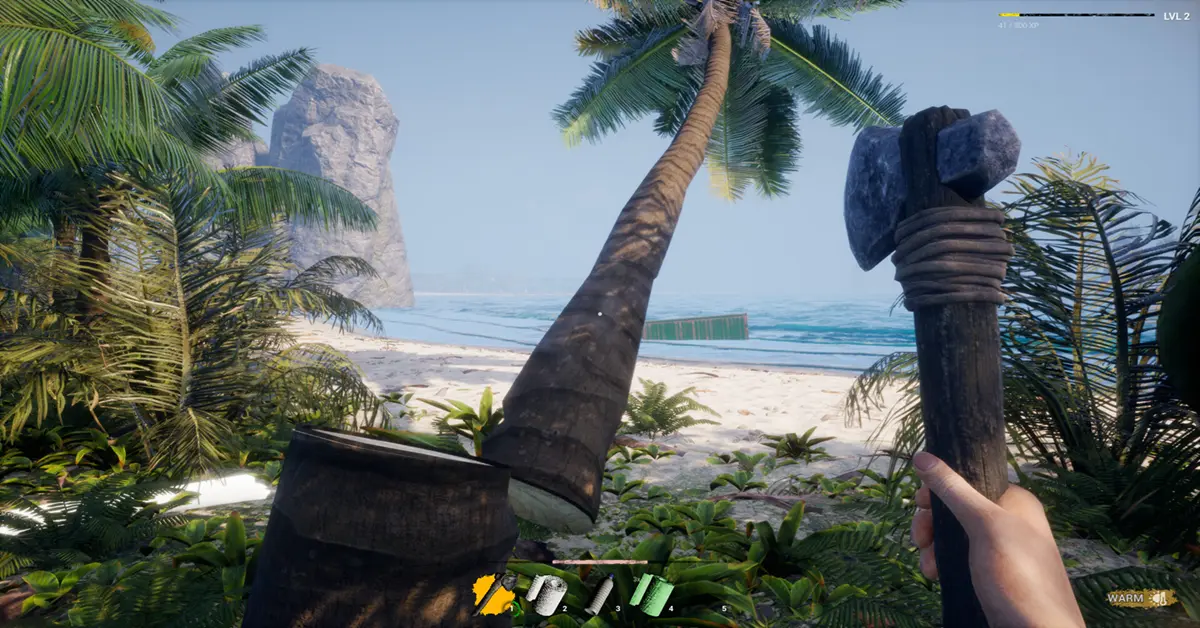Choose the white cloth roll in slot 2

(546, 595)
